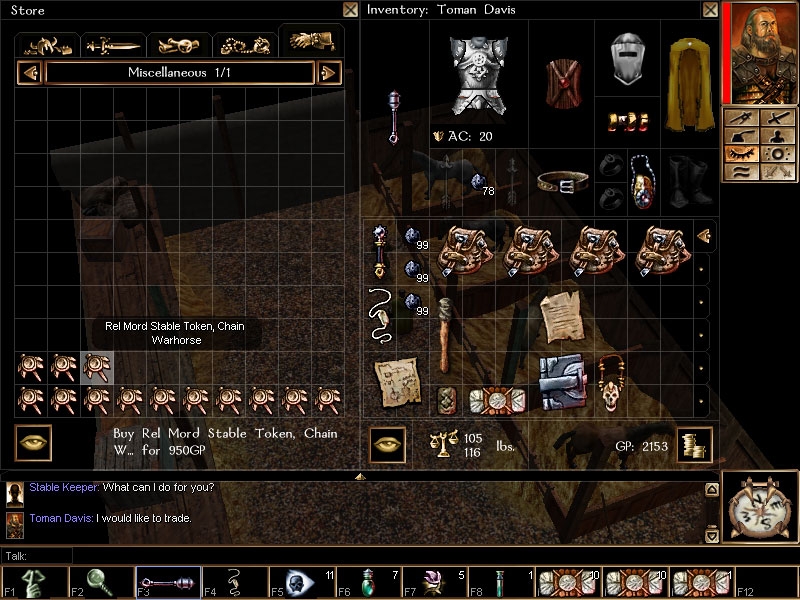Select the equipped mace weapon slot
The width and height of the screenshot is (800, 600).
tap(395, 117)
